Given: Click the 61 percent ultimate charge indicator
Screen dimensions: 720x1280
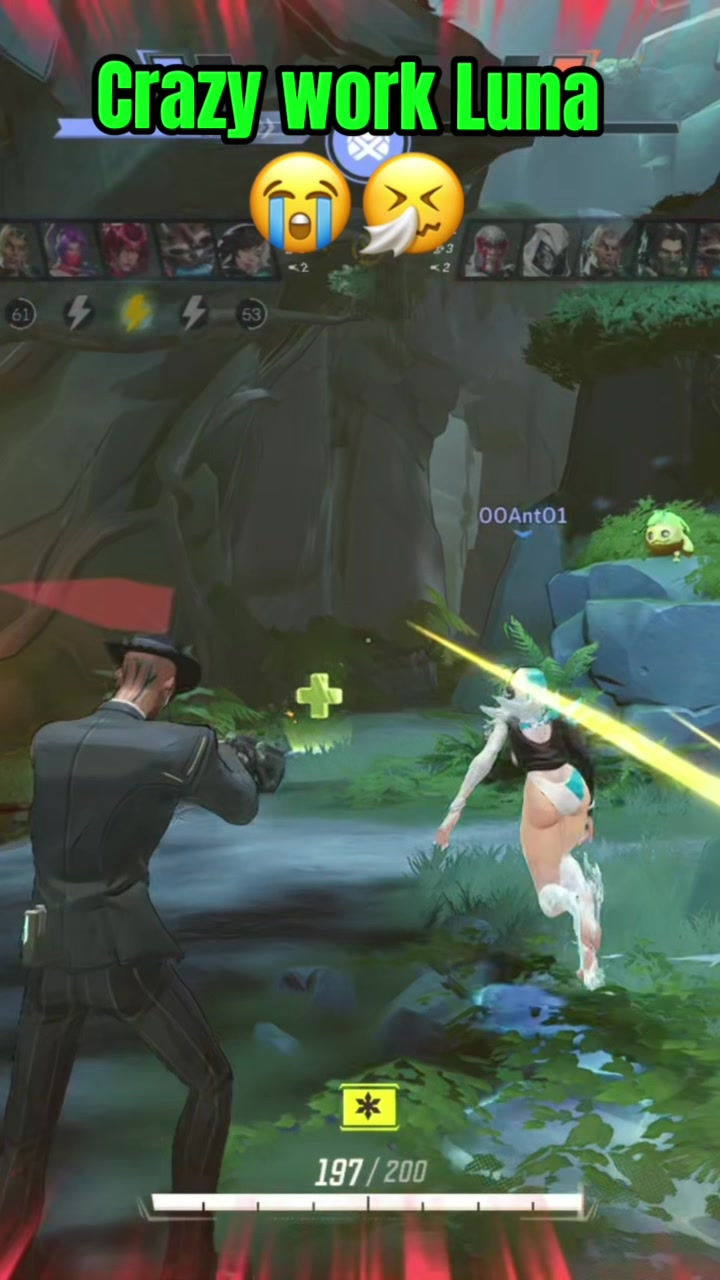Looking at the screenshot, I should pyautogui.click(x=21, y=314).
